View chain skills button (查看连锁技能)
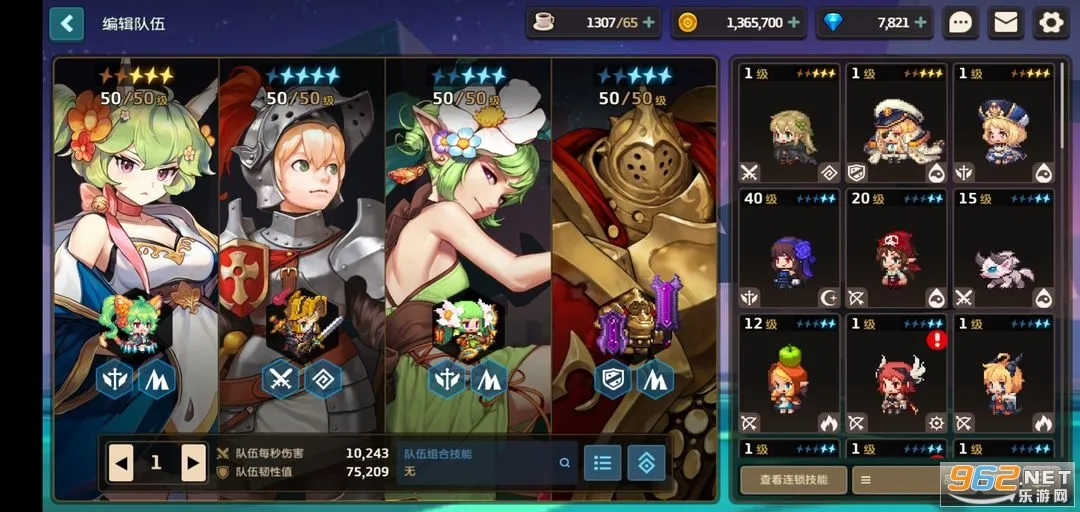This screenshot has width=1080, height=512. [793, 479]
